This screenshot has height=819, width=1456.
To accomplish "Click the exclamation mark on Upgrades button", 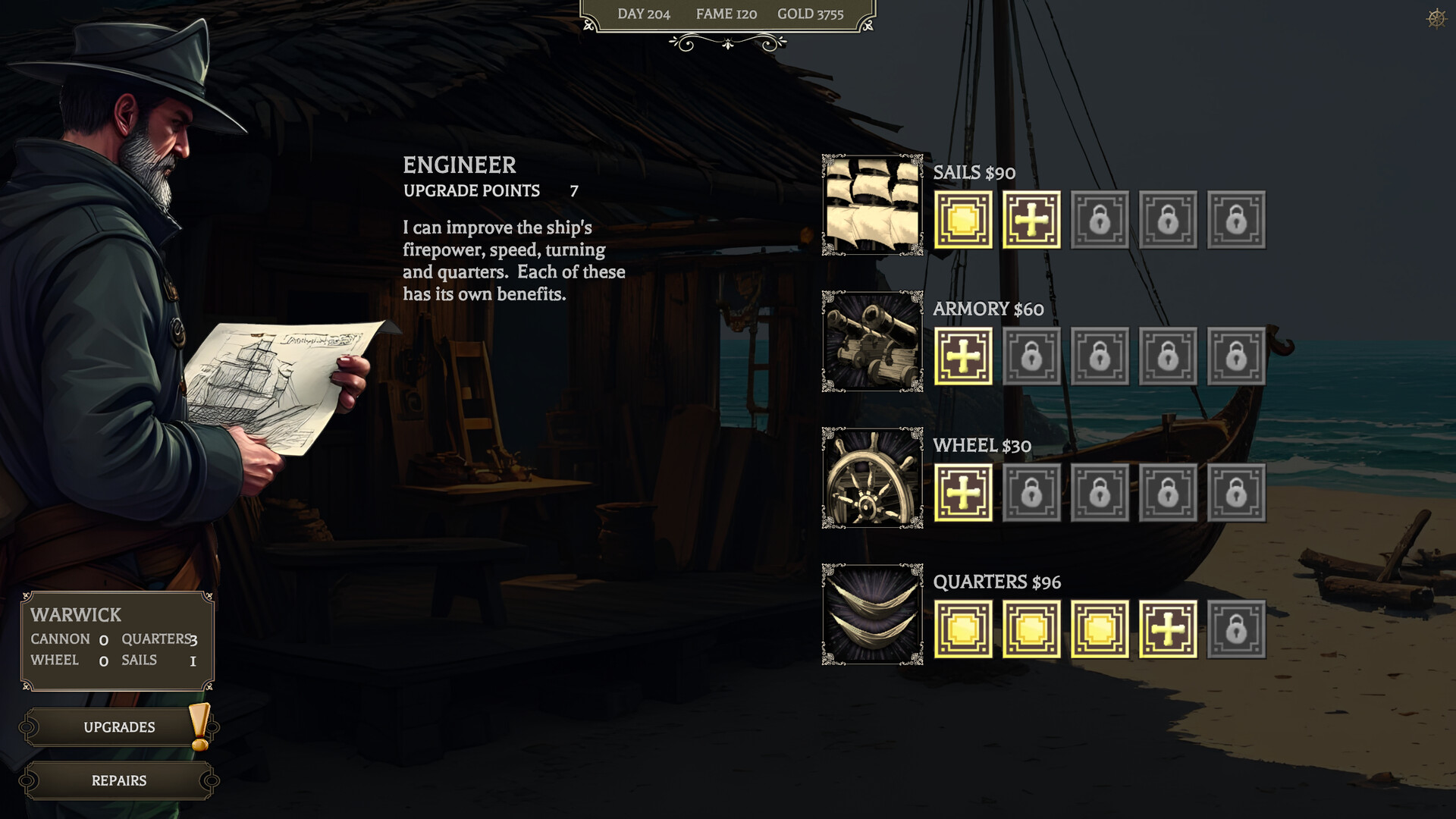I will click(x=199, y=726).
